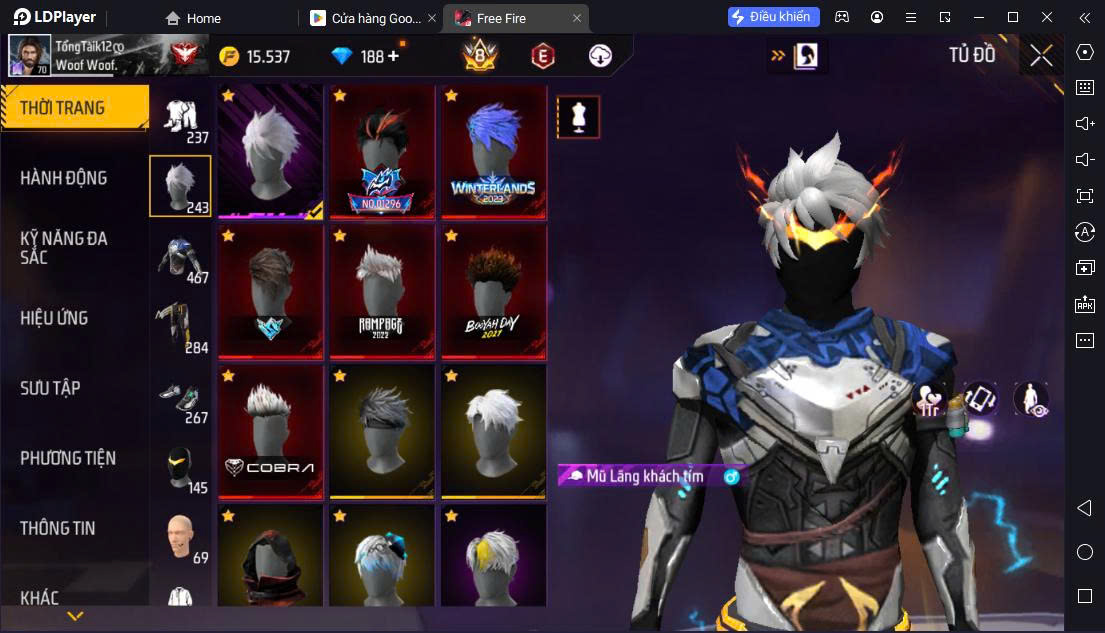Pick the Booyah Day 2021 hairstyle
This screenshot has height=633, width=1105.
click(x=493, y=291)
